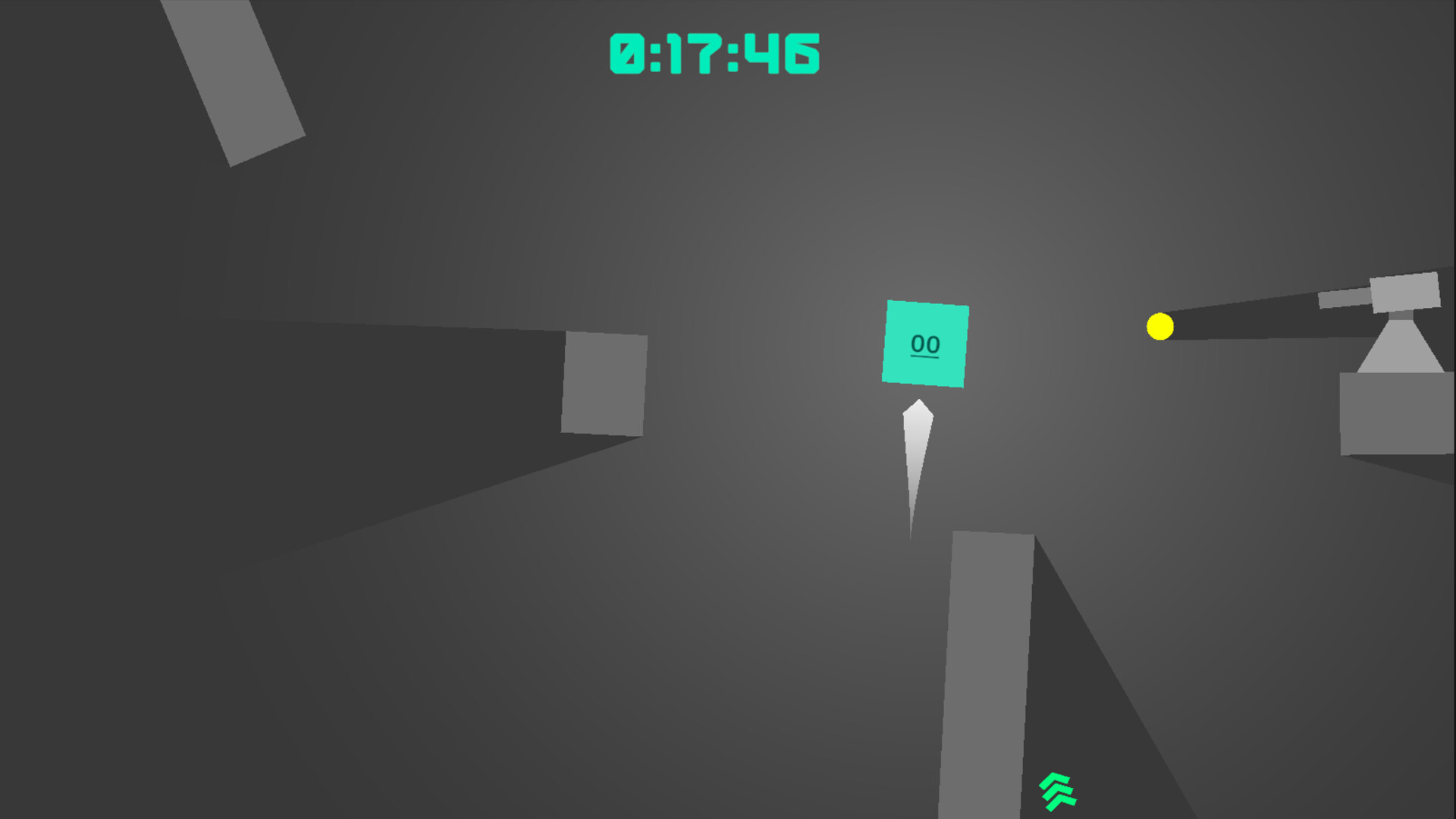
Task: Select the teal cube character
Action: [926, 344]
